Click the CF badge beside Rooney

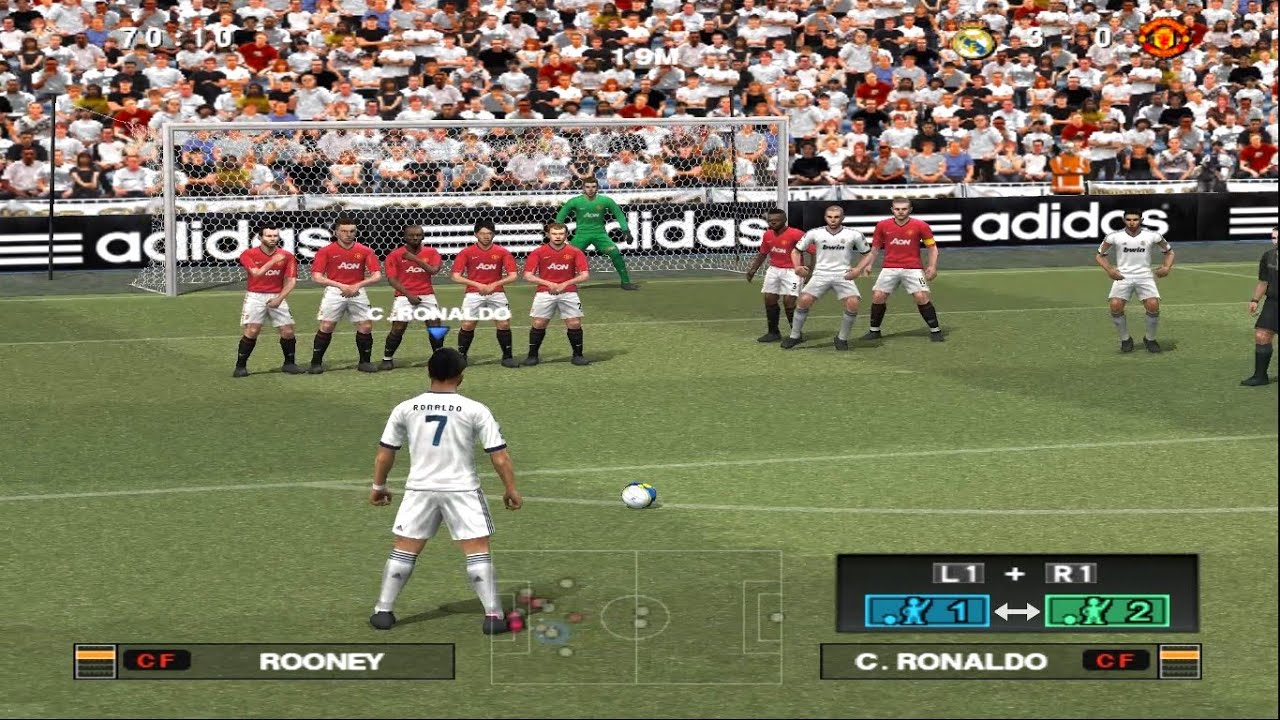point(156,661)
